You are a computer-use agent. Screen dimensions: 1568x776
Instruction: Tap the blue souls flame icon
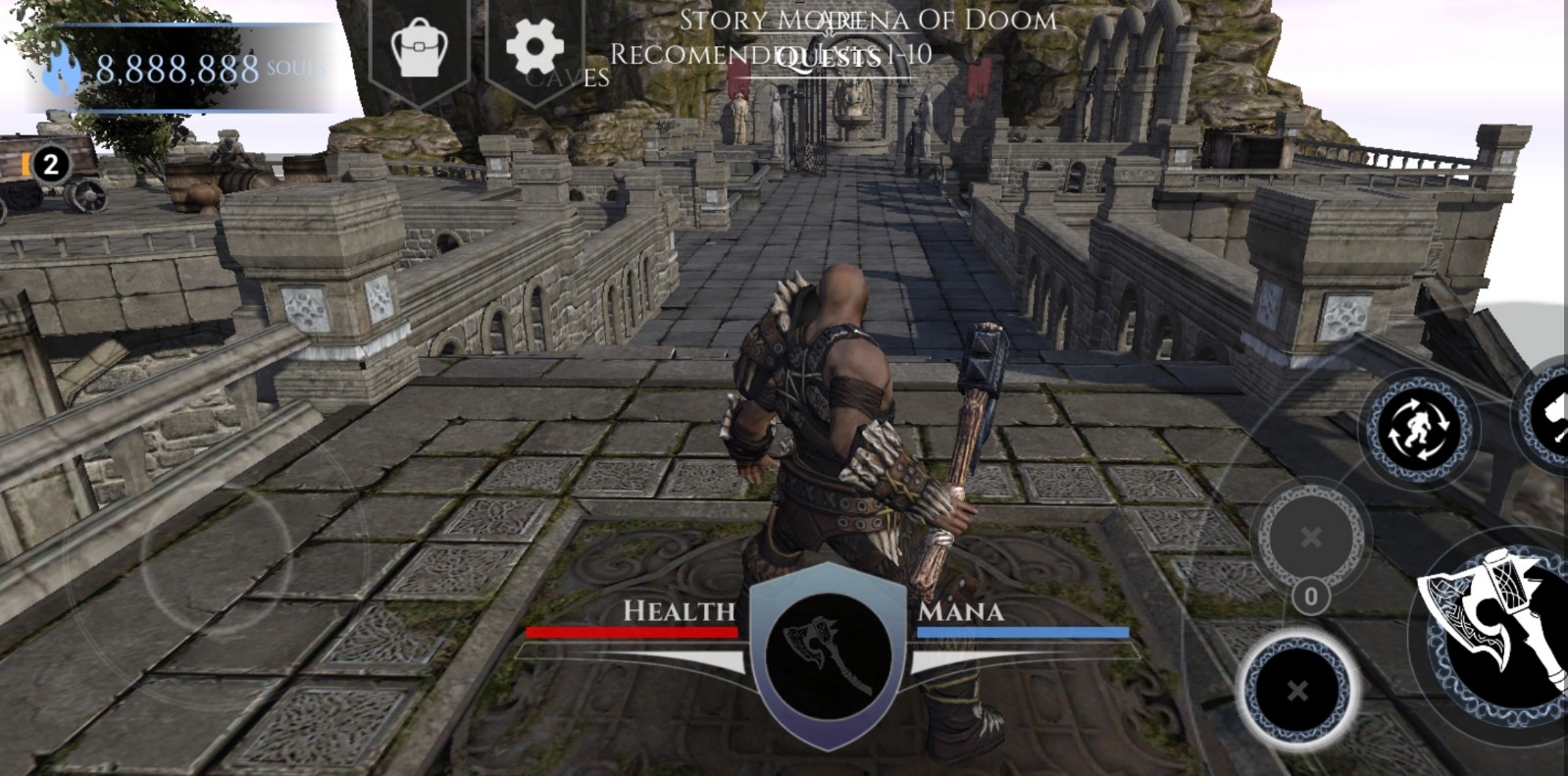coord(61,69)
